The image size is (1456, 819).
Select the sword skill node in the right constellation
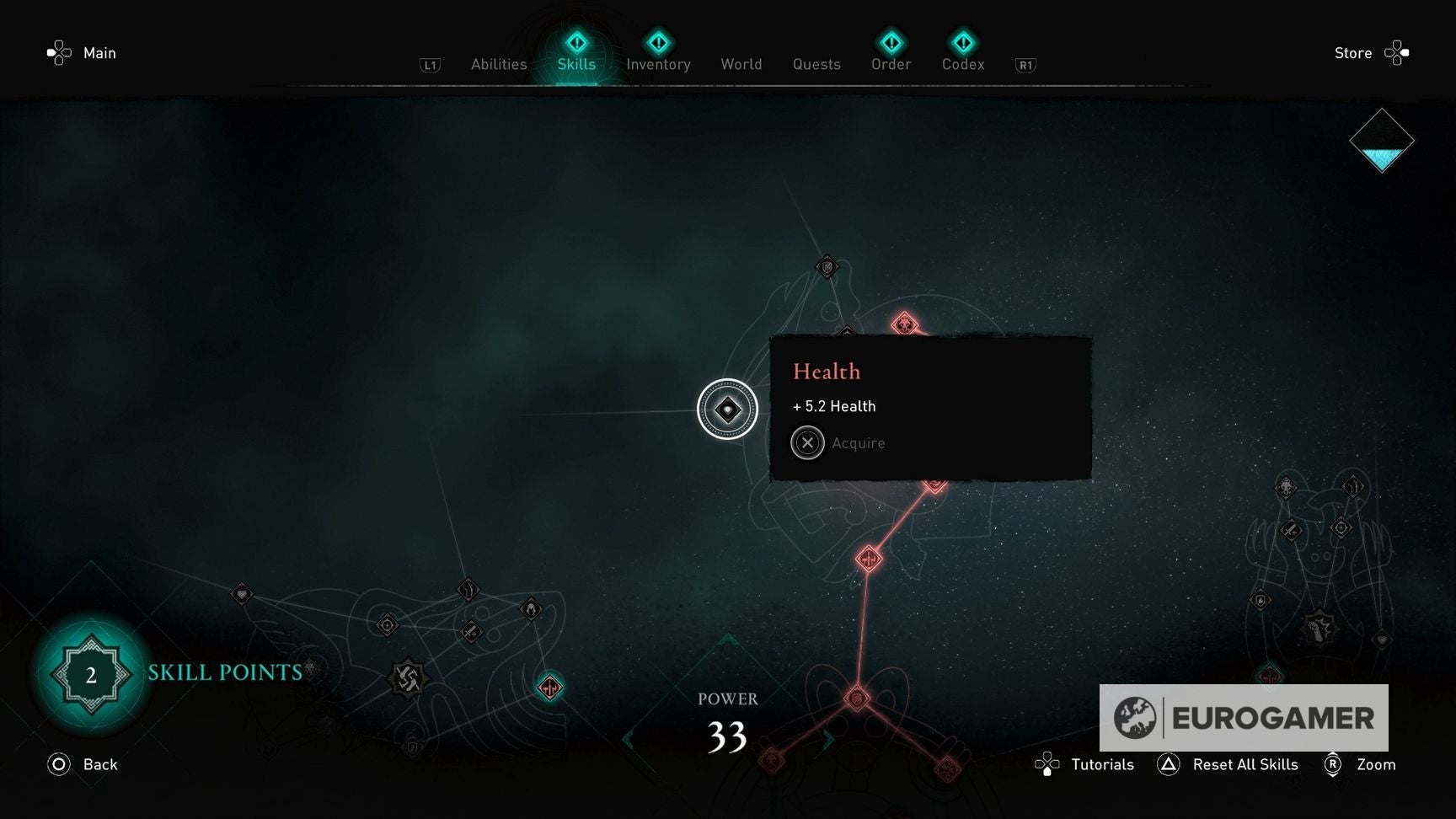1290,530
